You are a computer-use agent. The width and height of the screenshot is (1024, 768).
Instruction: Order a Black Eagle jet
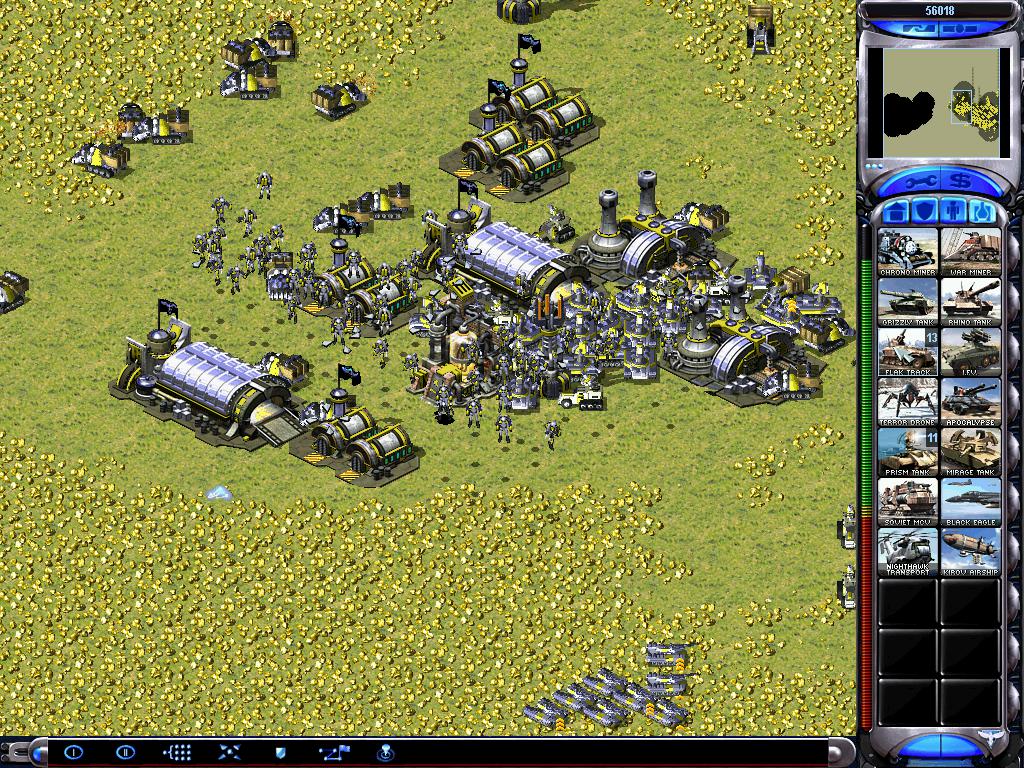970,501
